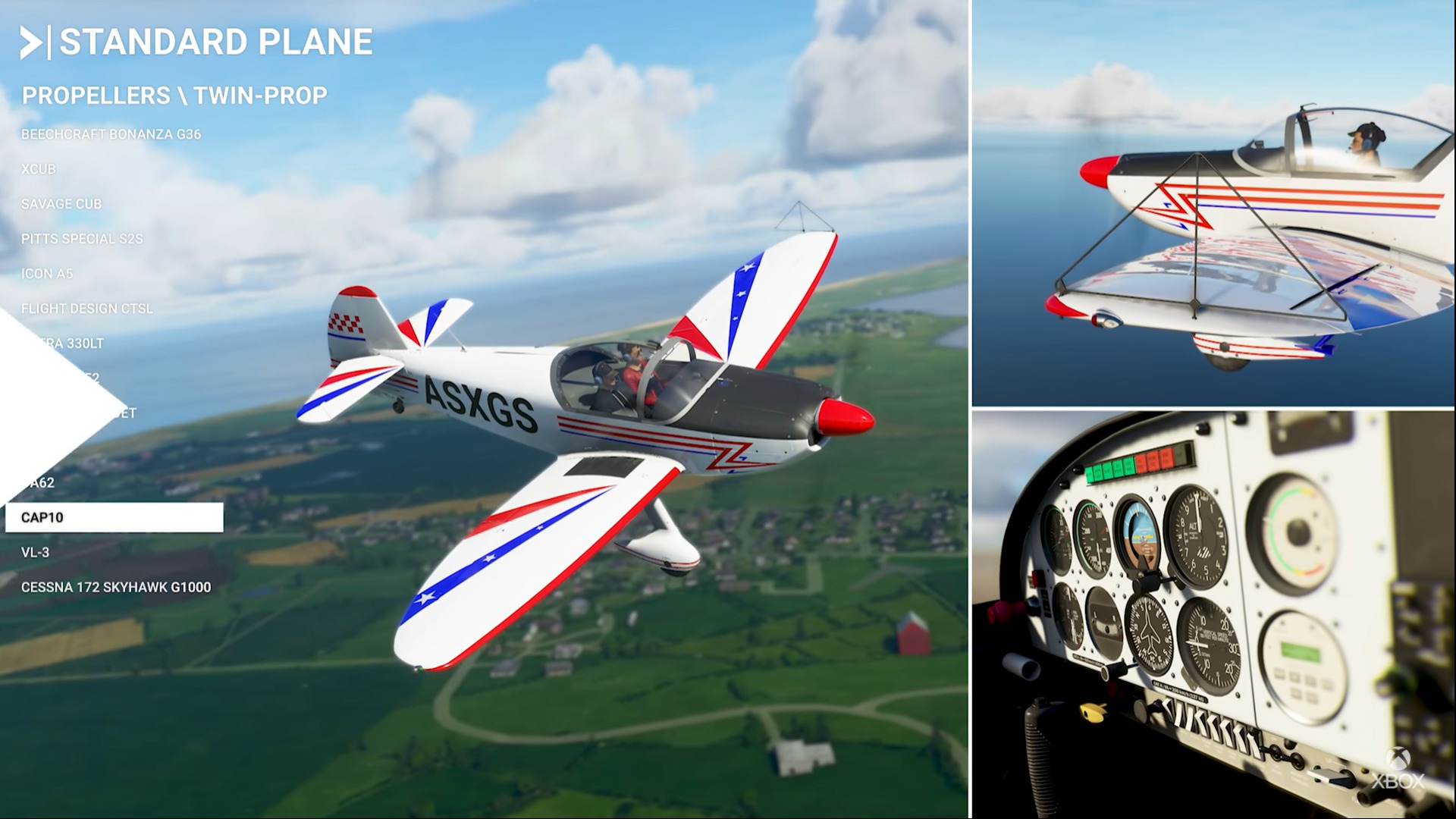Toggle the red switch beside the gauges
The height and width of the screenshot is (819, 1456).
click(1035, 579)
